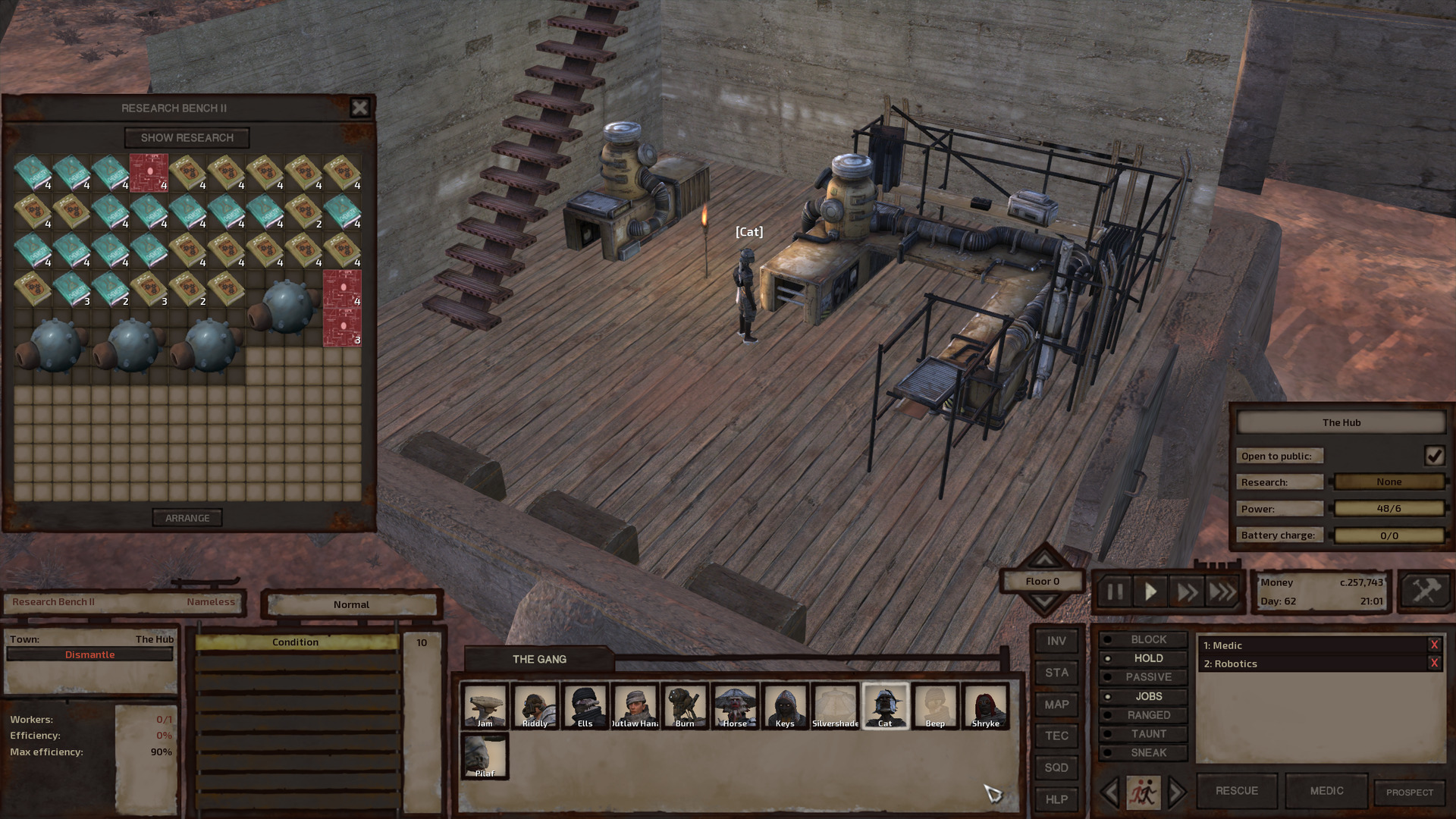Open the HLP help panel
Screen dimensions: 1456x819
tap(1056, 799)
